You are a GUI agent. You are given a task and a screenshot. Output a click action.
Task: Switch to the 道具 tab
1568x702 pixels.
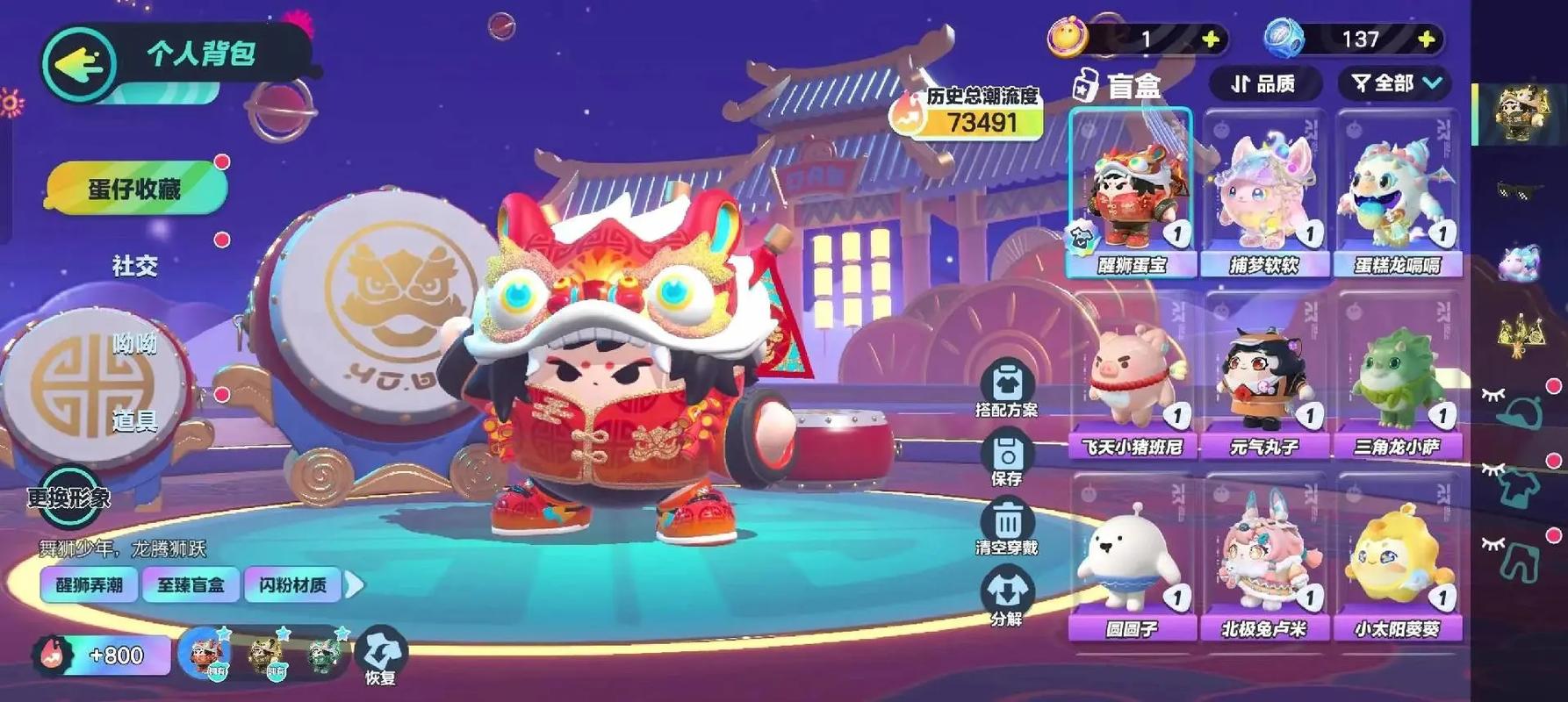[x=134, y=421]
